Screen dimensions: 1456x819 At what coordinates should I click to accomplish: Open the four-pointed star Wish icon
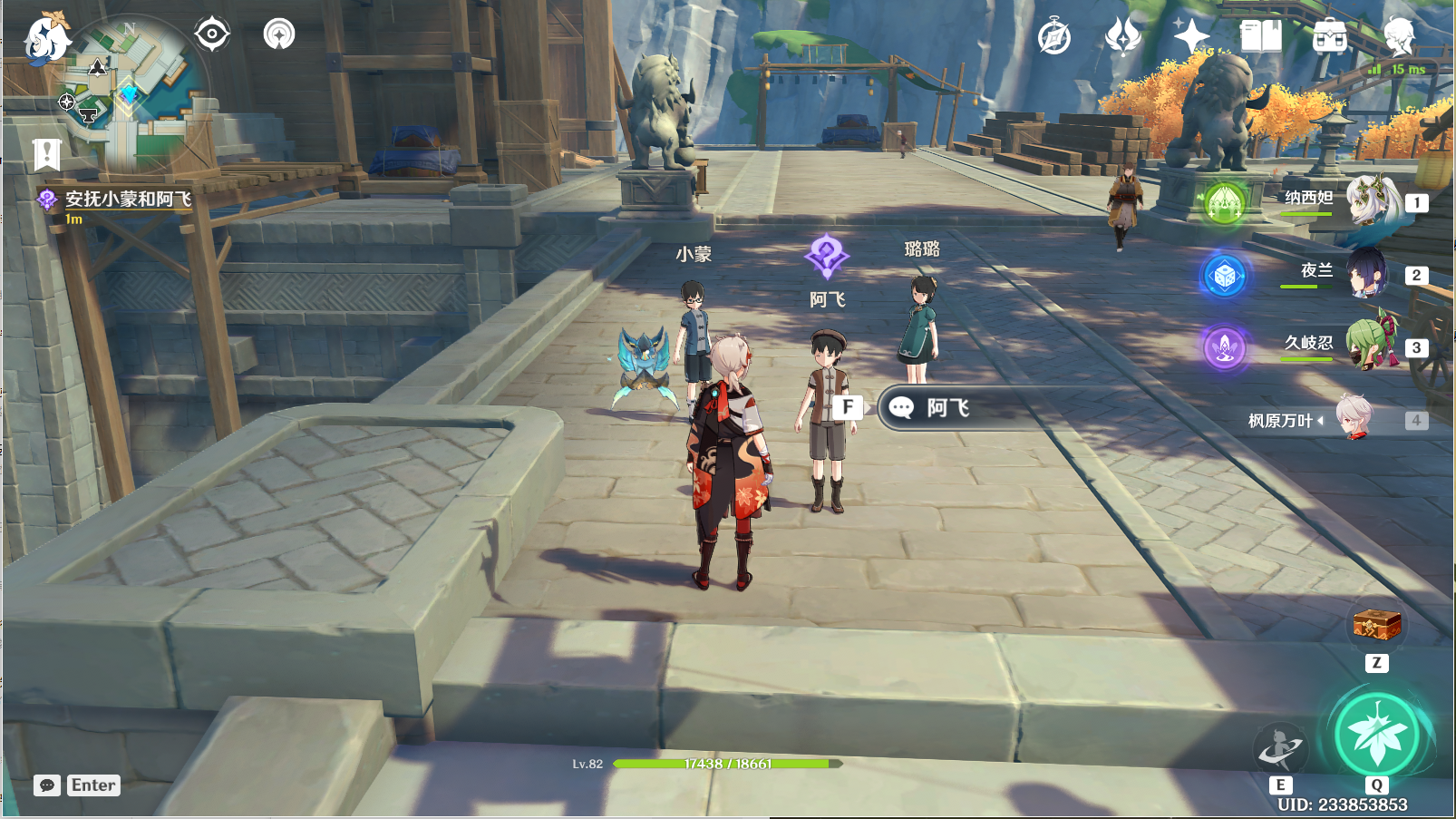point(1191,36)
